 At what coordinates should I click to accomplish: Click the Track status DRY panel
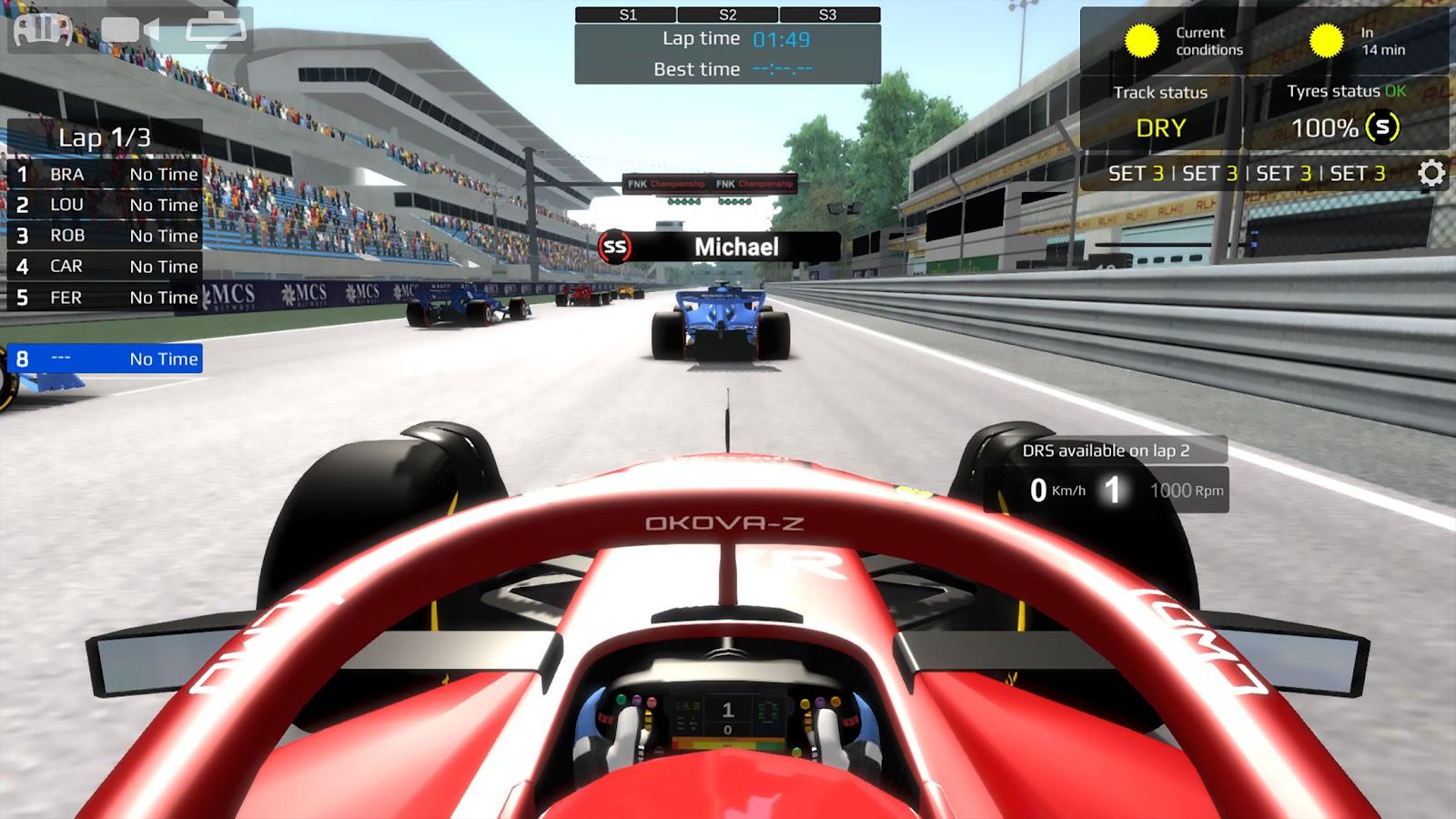click(1160, 113)
